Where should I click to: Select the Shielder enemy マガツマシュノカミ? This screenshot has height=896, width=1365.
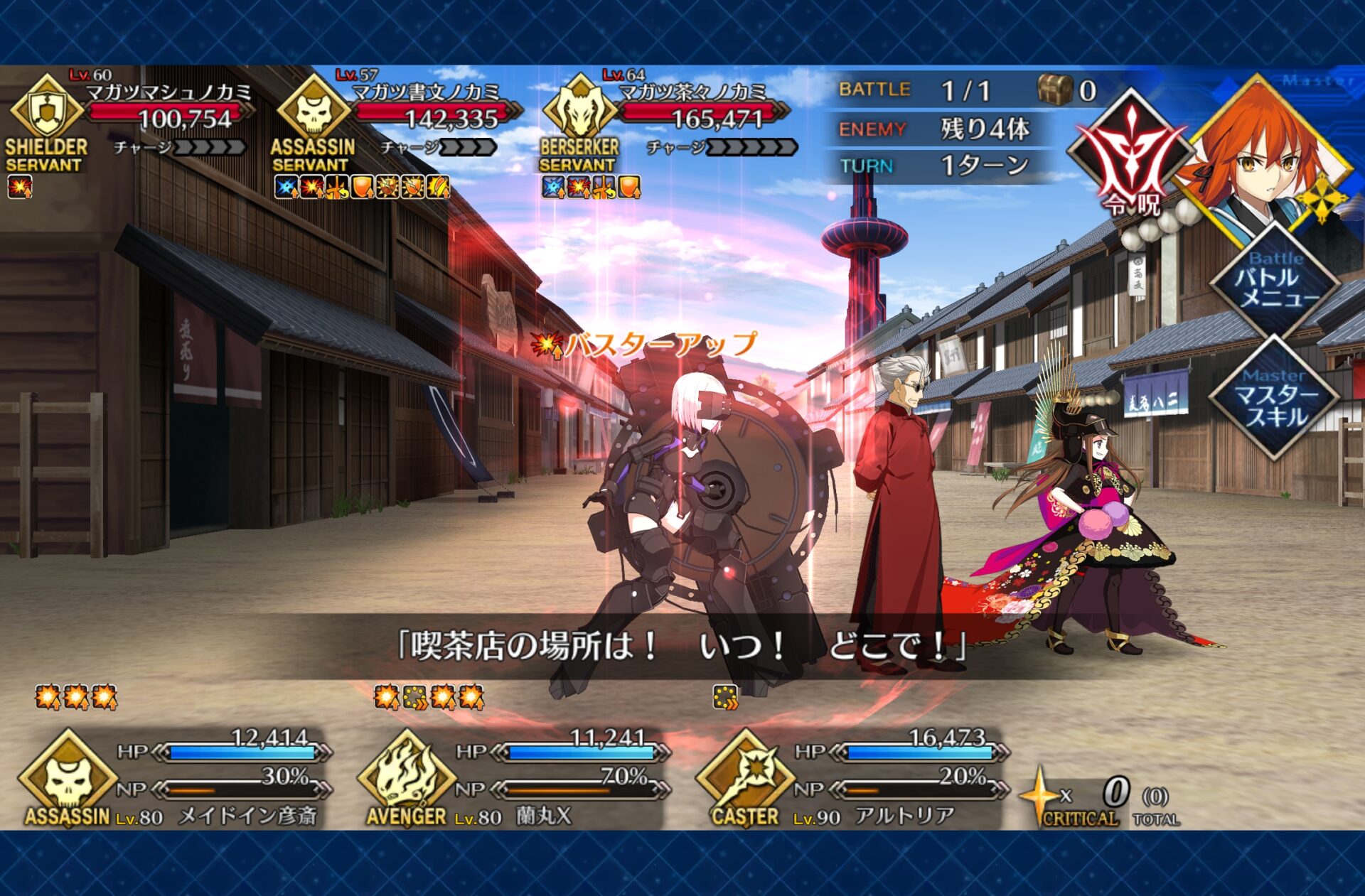pos(128,117)
